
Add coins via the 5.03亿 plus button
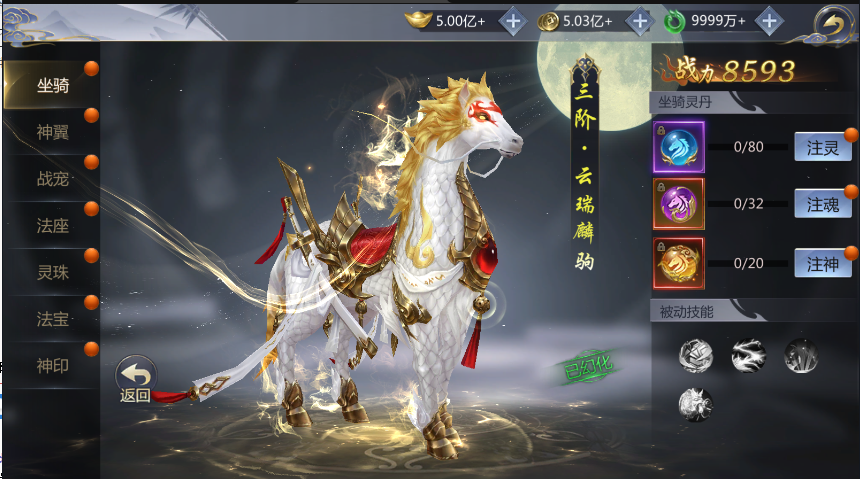click(639, 21)
